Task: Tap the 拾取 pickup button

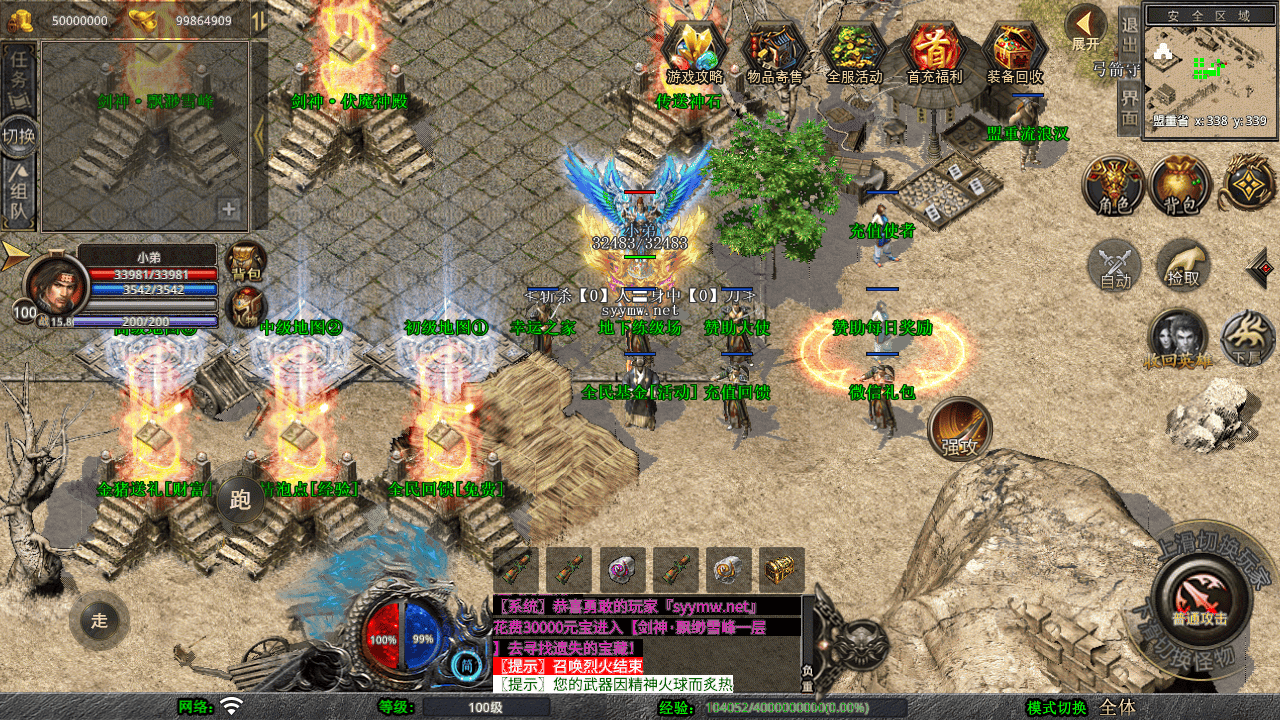Action: point(1184,266)
